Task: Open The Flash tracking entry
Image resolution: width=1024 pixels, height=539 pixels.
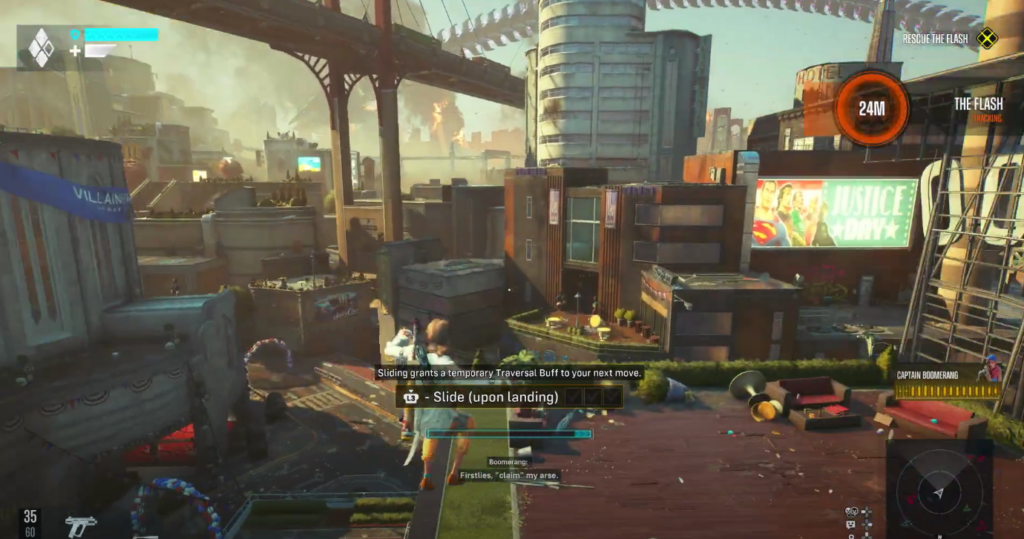Action: click(977, 104)
